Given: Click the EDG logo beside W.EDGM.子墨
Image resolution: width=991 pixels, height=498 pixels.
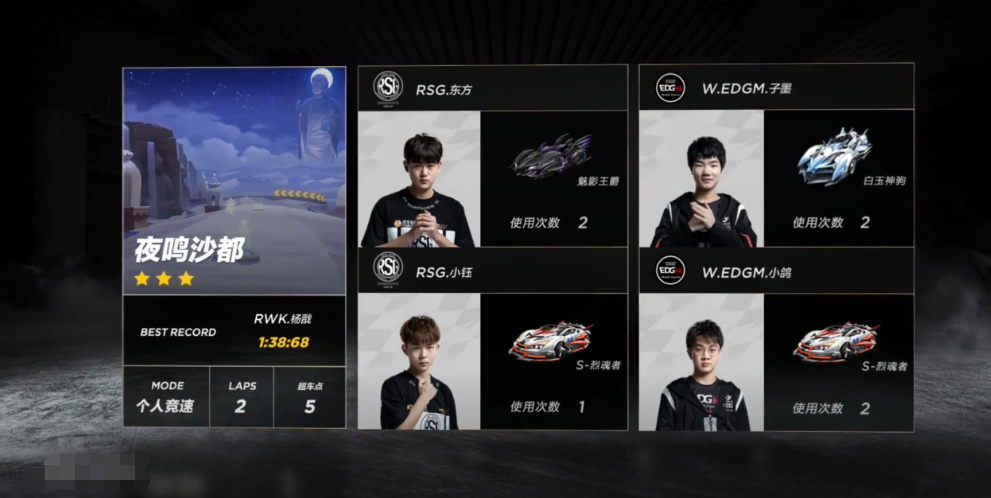Looking at the screenshot, I should [x=670, y=88].
